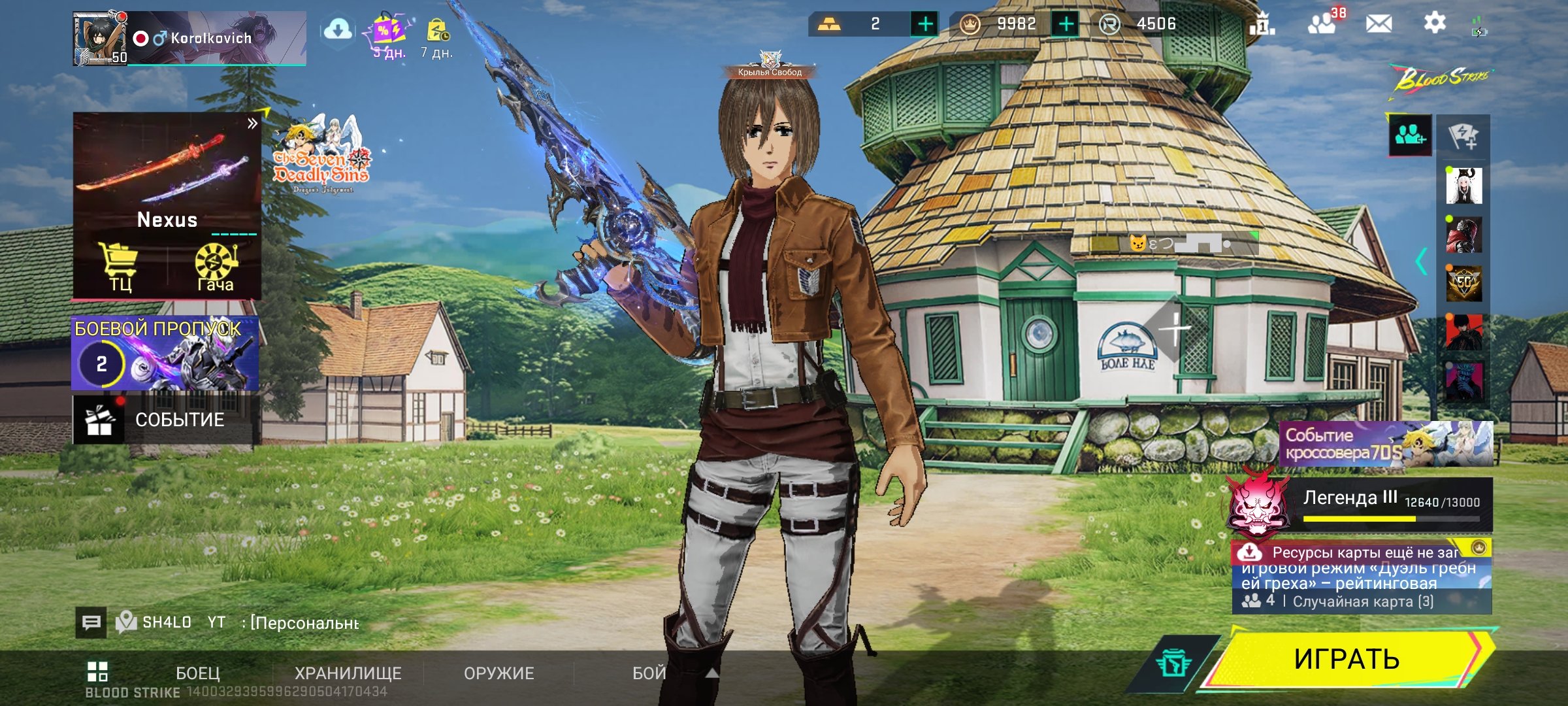
Task: Switch to the БОЙ tab
Action: [649, 673]
